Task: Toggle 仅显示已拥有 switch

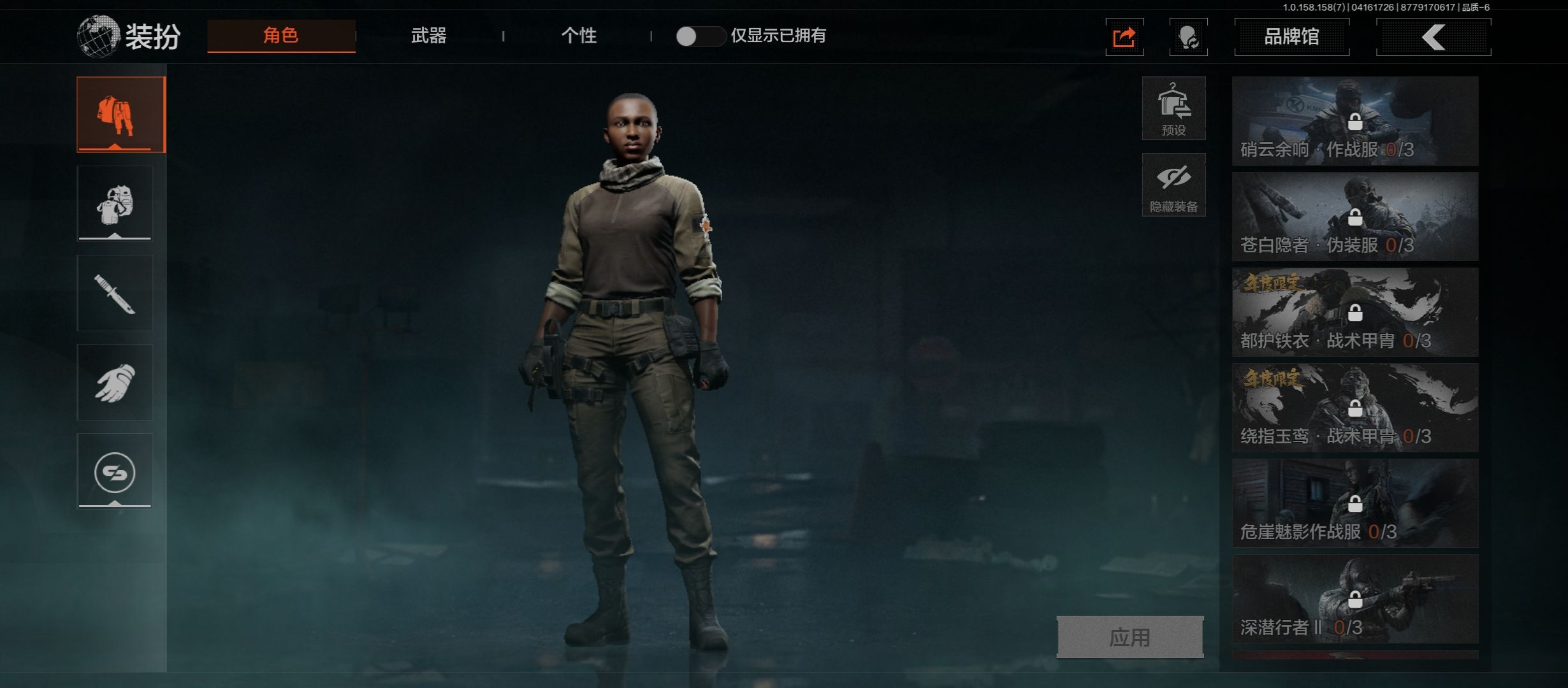Action: pyautogui.click(x=700, y=36)
